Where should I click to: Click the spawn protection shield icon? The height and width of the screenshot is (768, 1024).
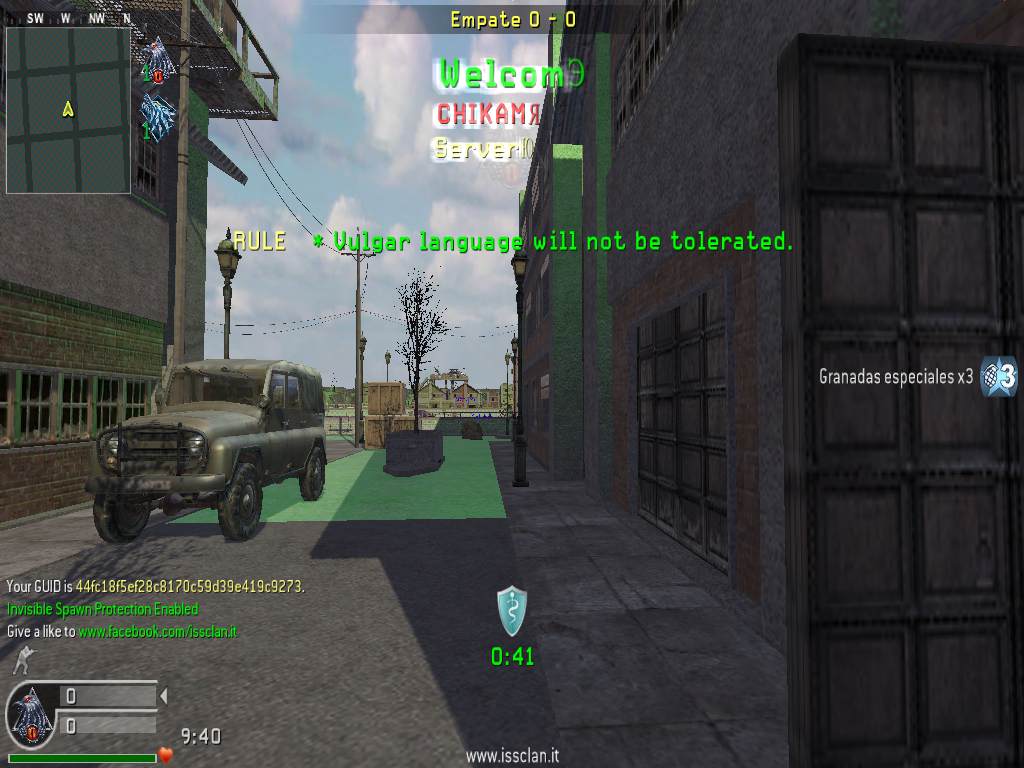[512, 611]
